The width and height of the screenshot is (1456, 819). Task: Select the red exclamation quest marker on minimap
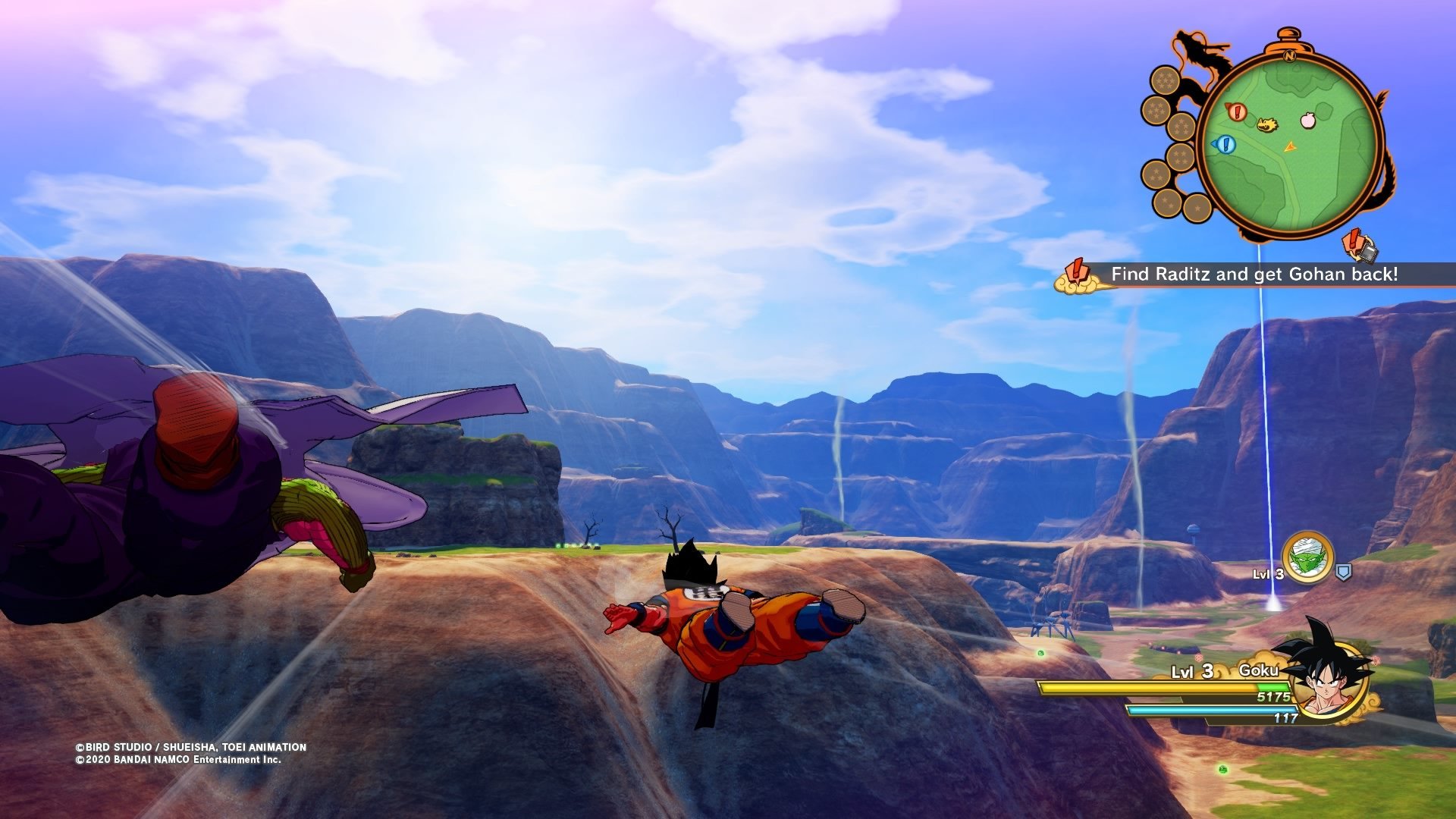1237,112
